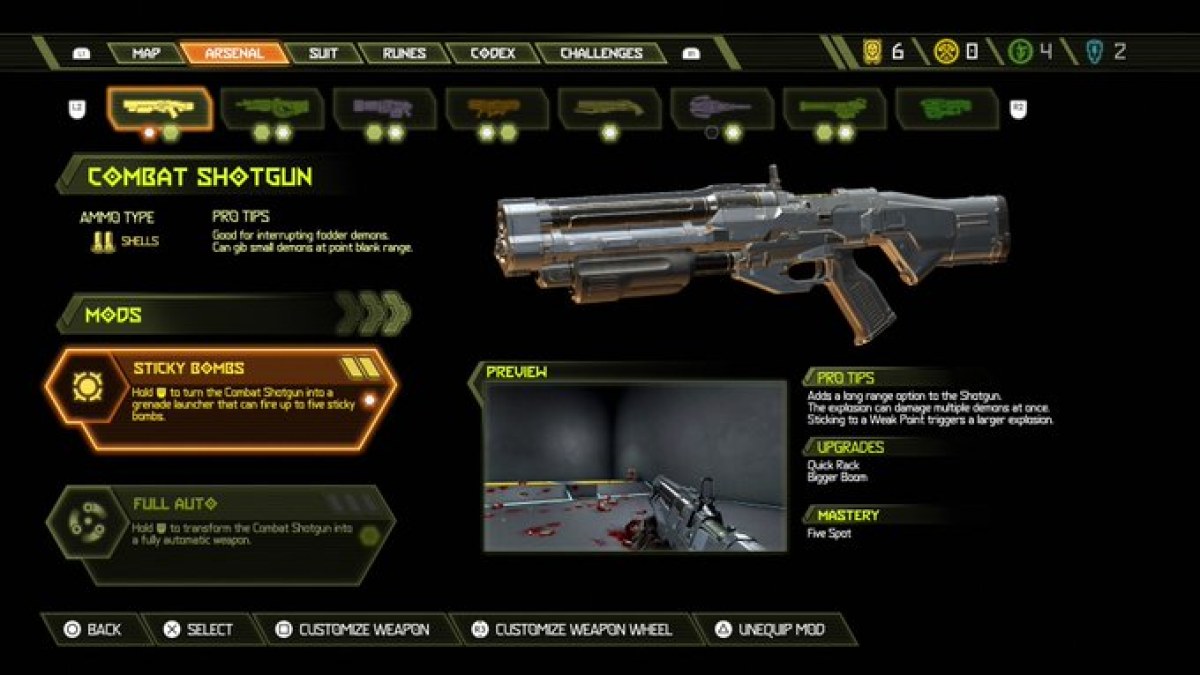Click Unequip Mod in the bottom bar
Screen dimensions: 1200x675
pos(772,629)
